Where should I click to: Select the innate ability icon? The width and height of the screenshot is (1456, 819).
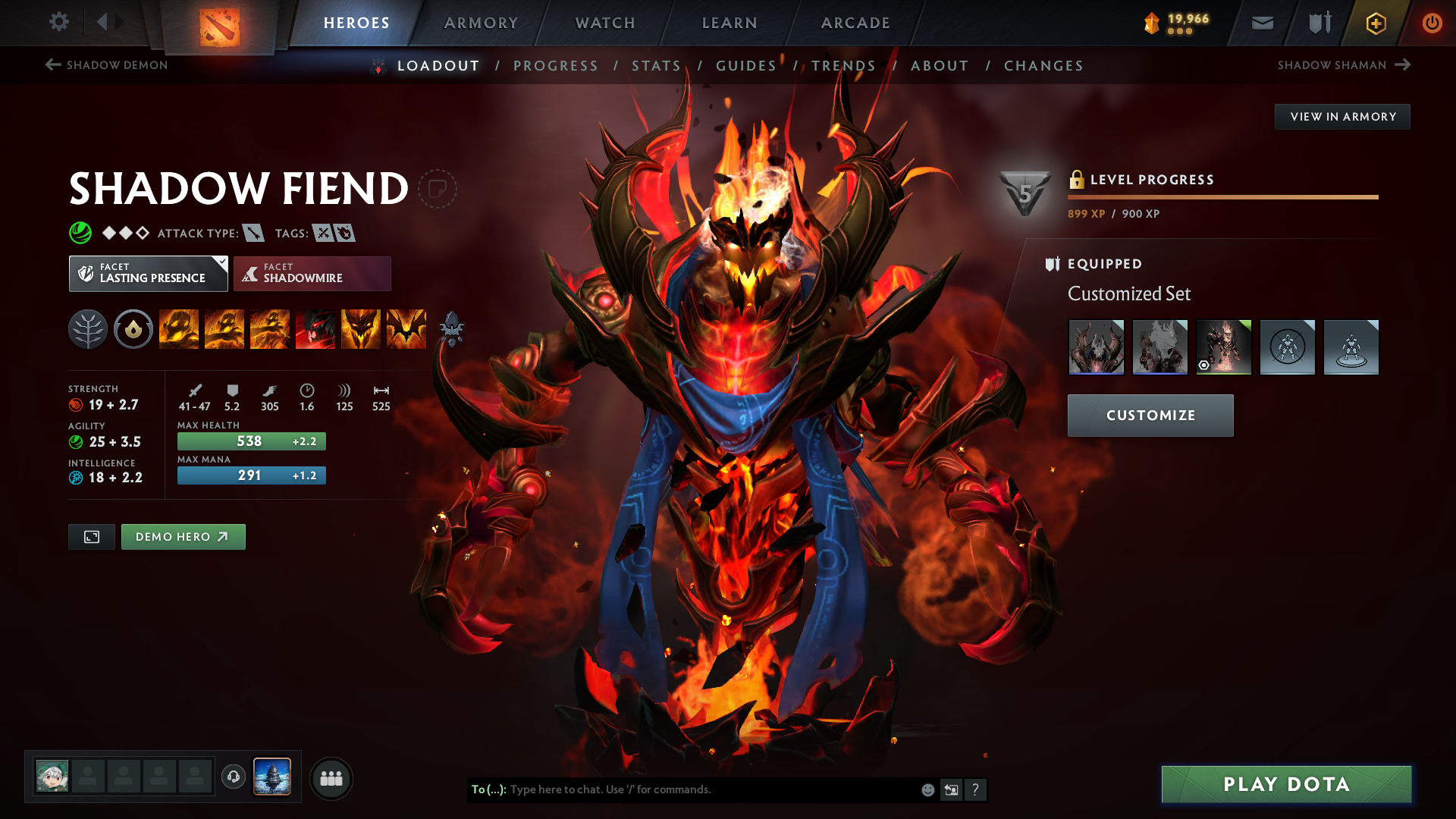[x=133, y=329]
